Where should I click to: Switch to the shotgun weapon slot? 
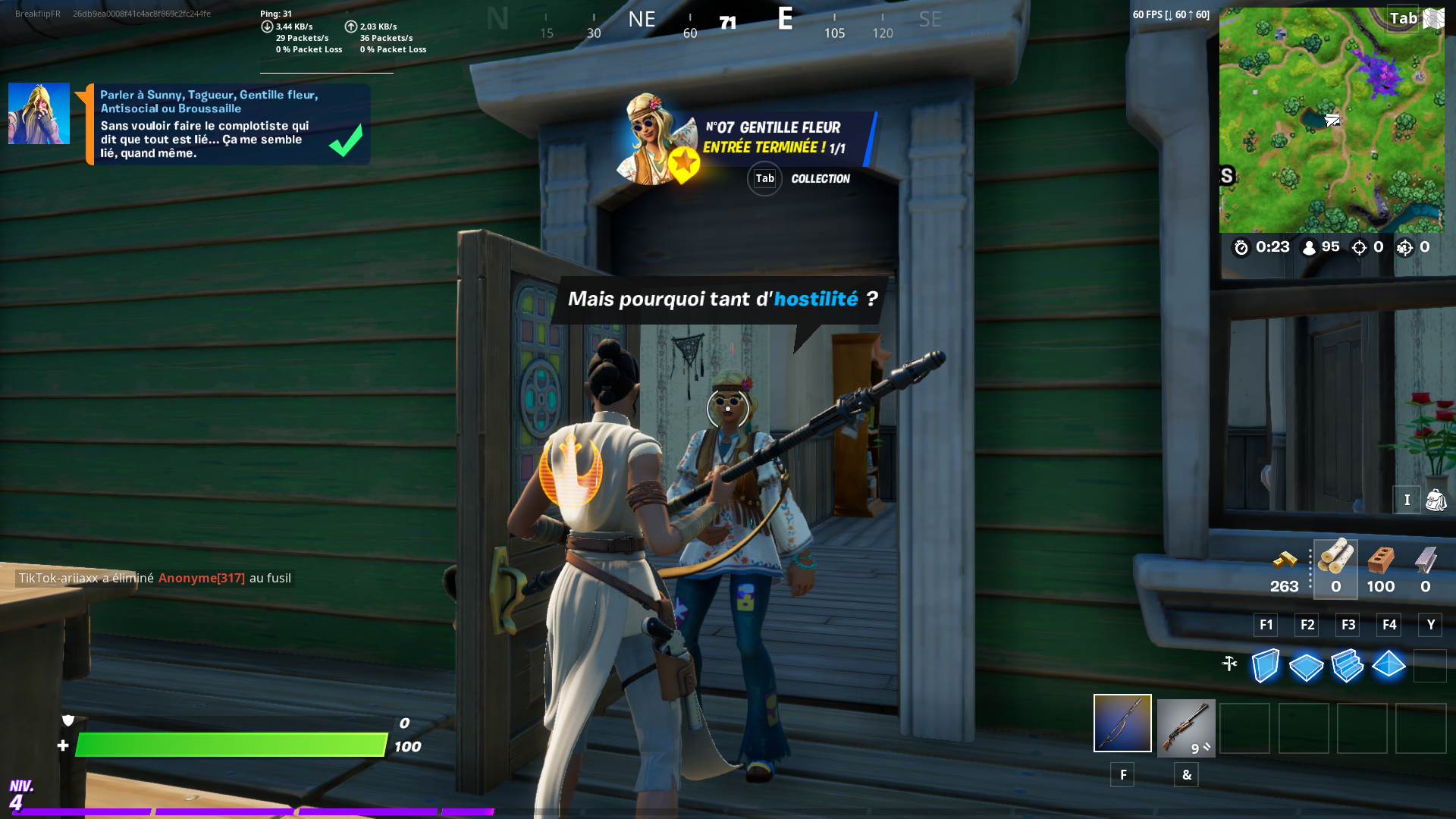1186,726
